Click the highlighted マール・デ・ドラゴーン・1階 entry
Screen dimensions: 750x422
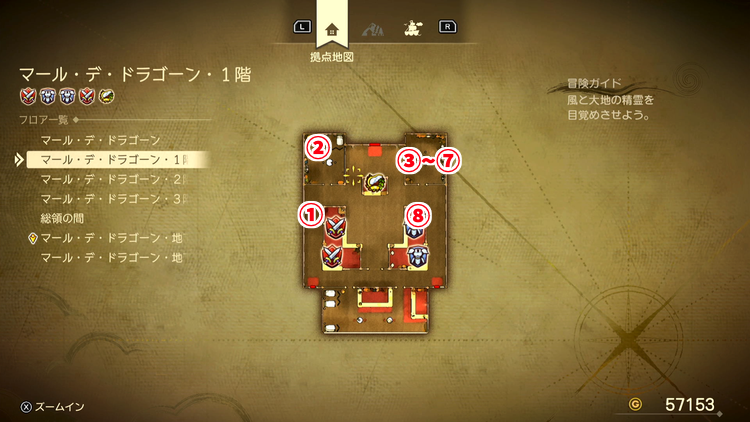tap(112, 159)
